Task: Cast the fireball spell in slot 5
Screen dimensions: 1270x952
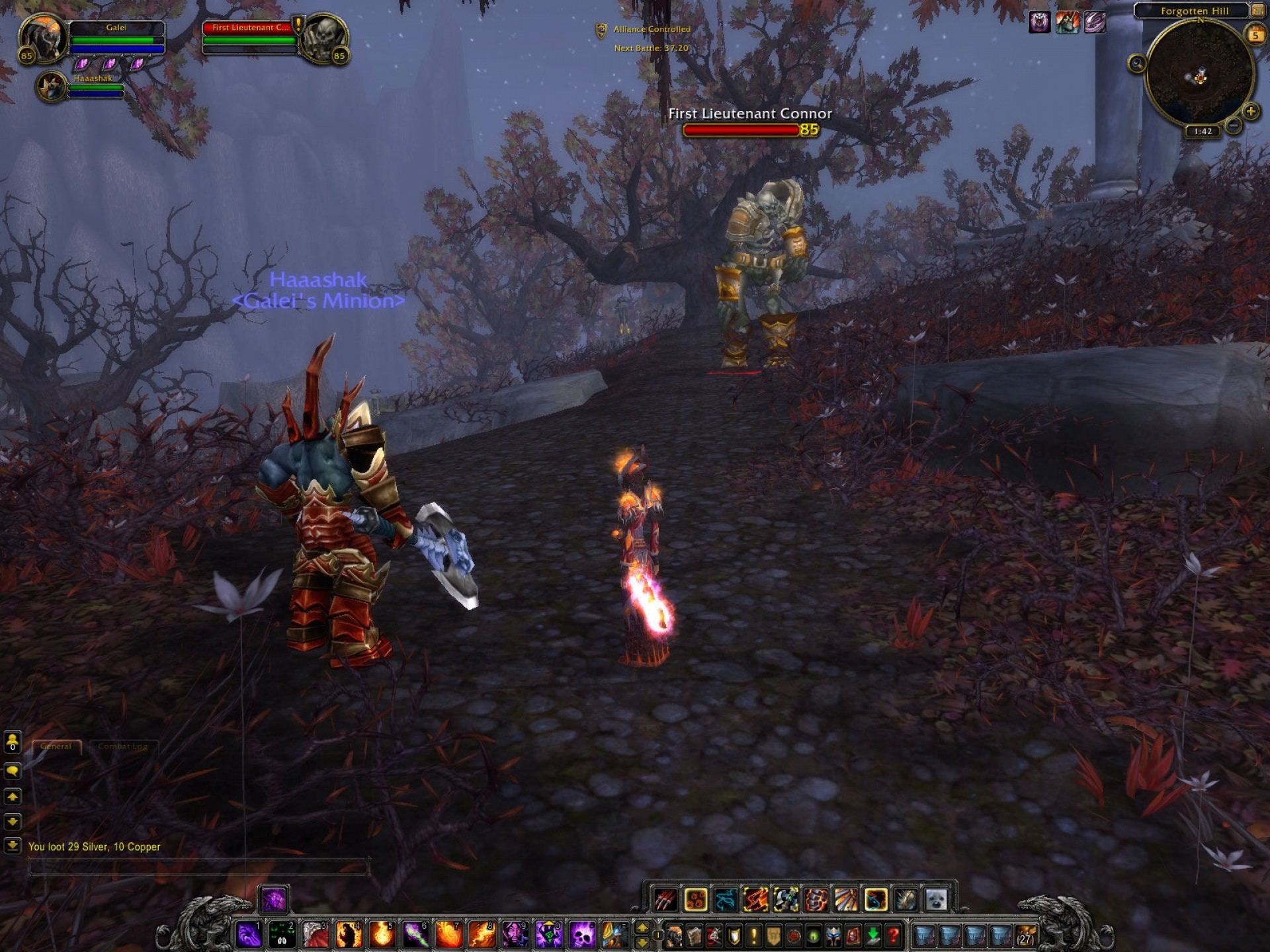Action: point(382,934)
